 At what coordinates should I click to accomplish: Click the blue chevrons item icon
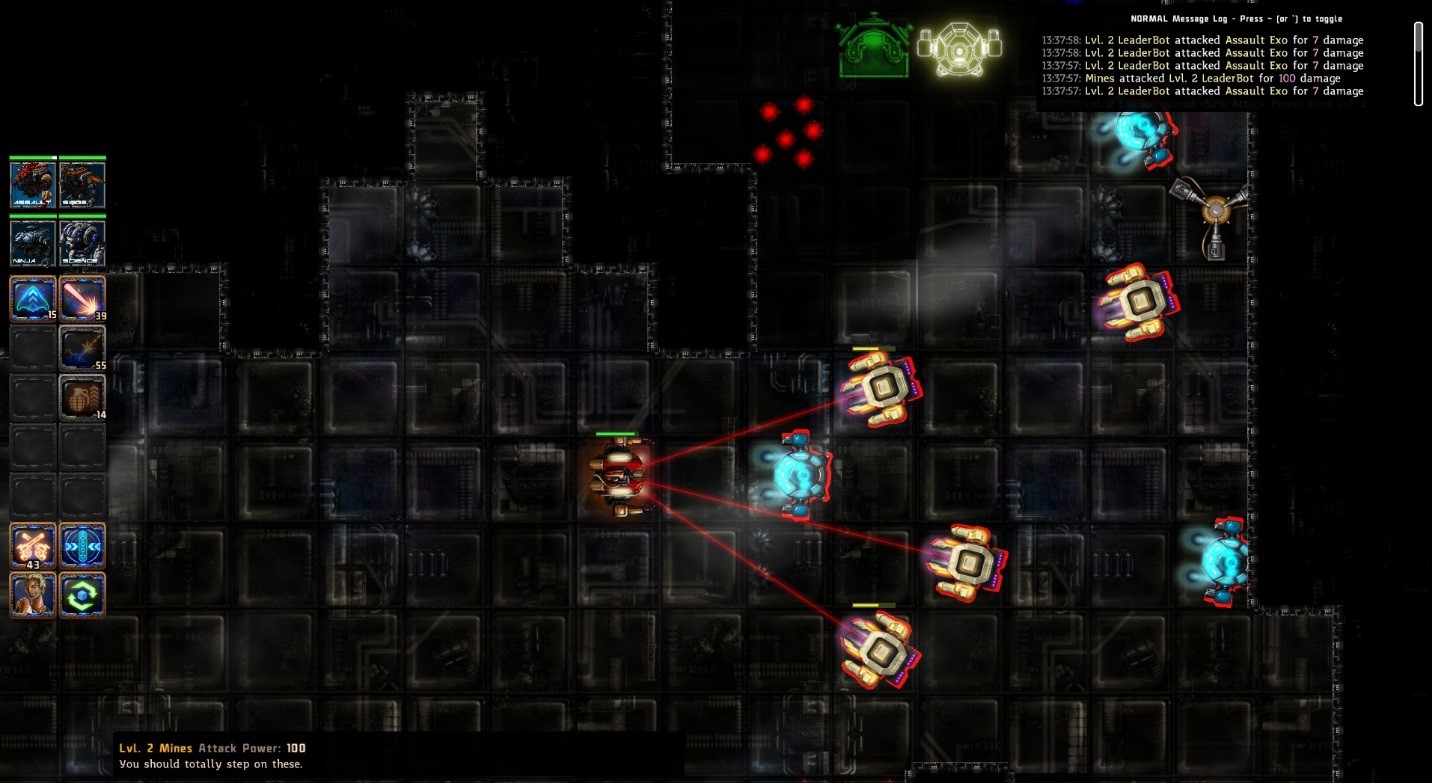coord(82,546)
